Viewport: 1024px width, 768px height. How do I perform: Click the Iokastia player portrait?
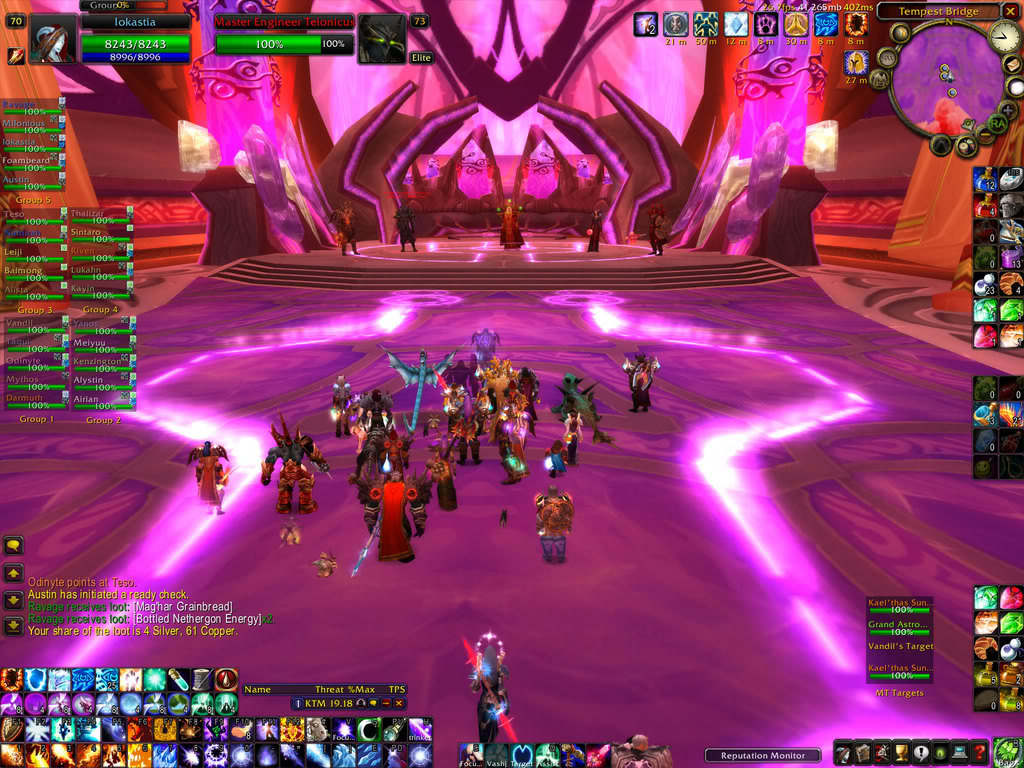[54, 40]
